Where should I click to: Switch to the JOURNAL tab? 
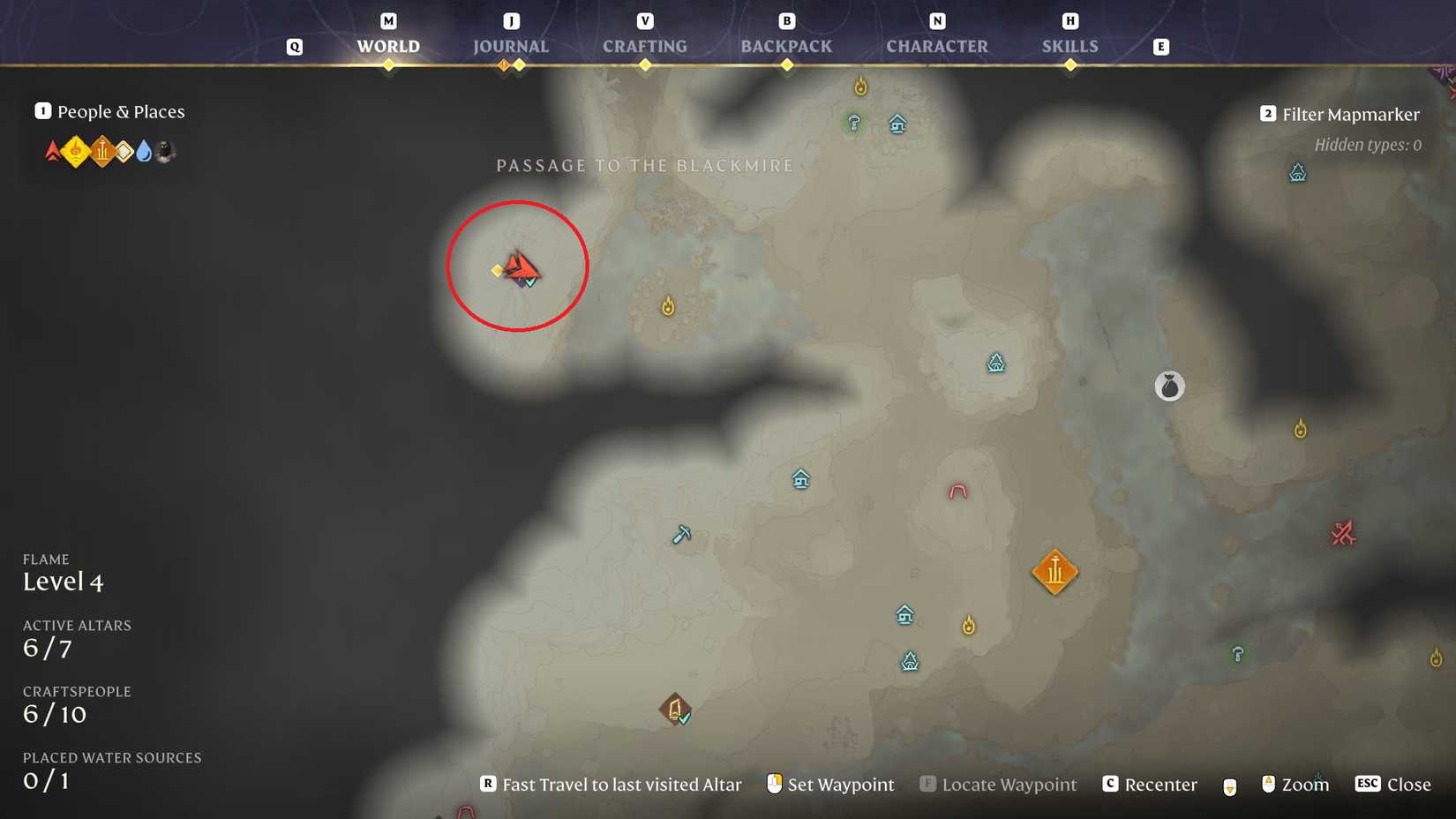pos(510,46)
